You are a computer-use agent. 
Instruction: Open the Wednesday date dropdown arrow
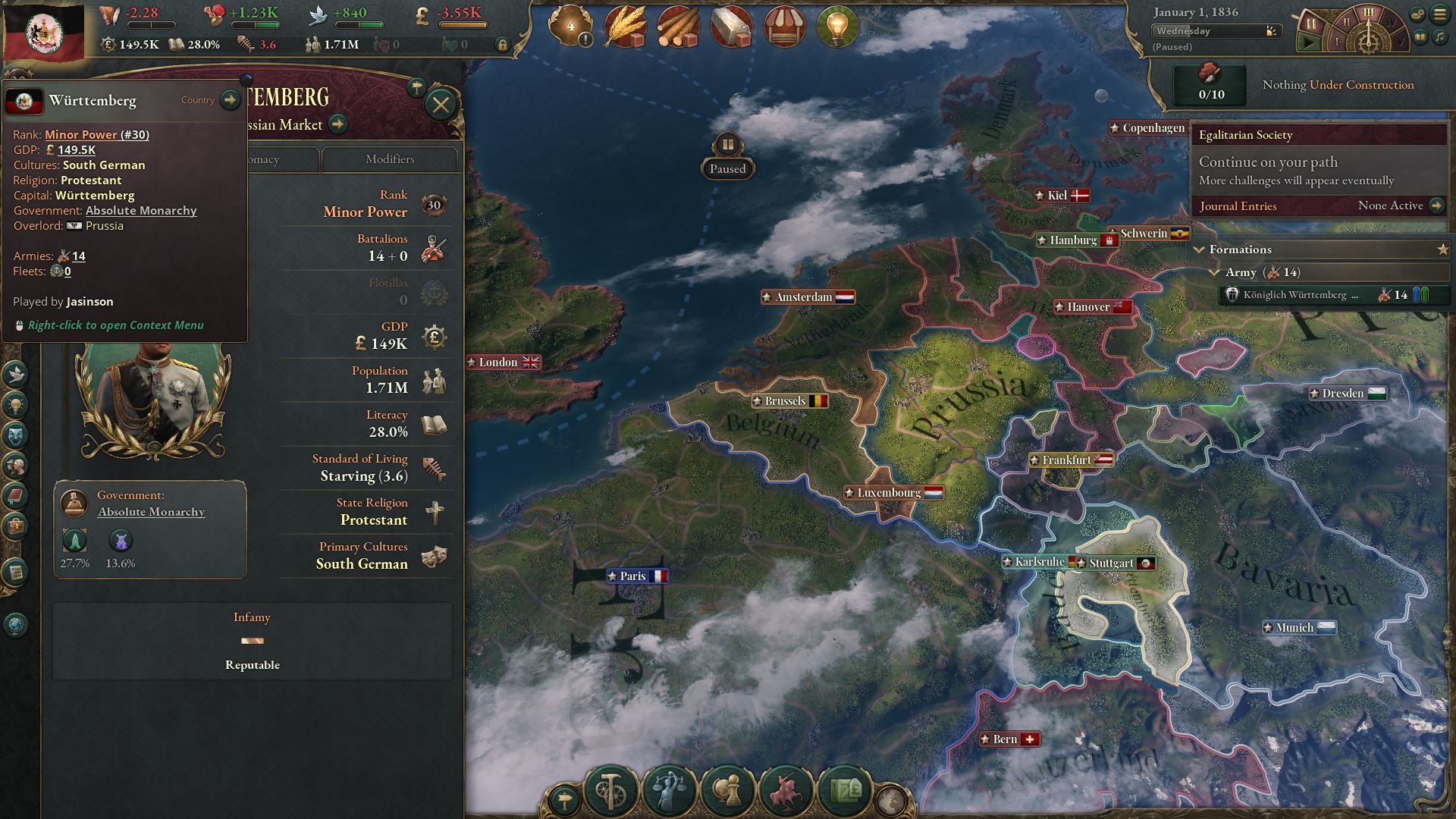(x=1268, y=31)
